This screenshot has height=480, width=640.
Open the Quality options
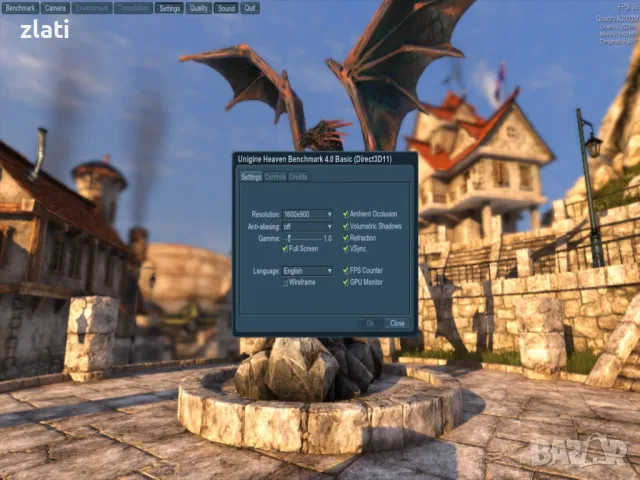[x=199, y=7]
